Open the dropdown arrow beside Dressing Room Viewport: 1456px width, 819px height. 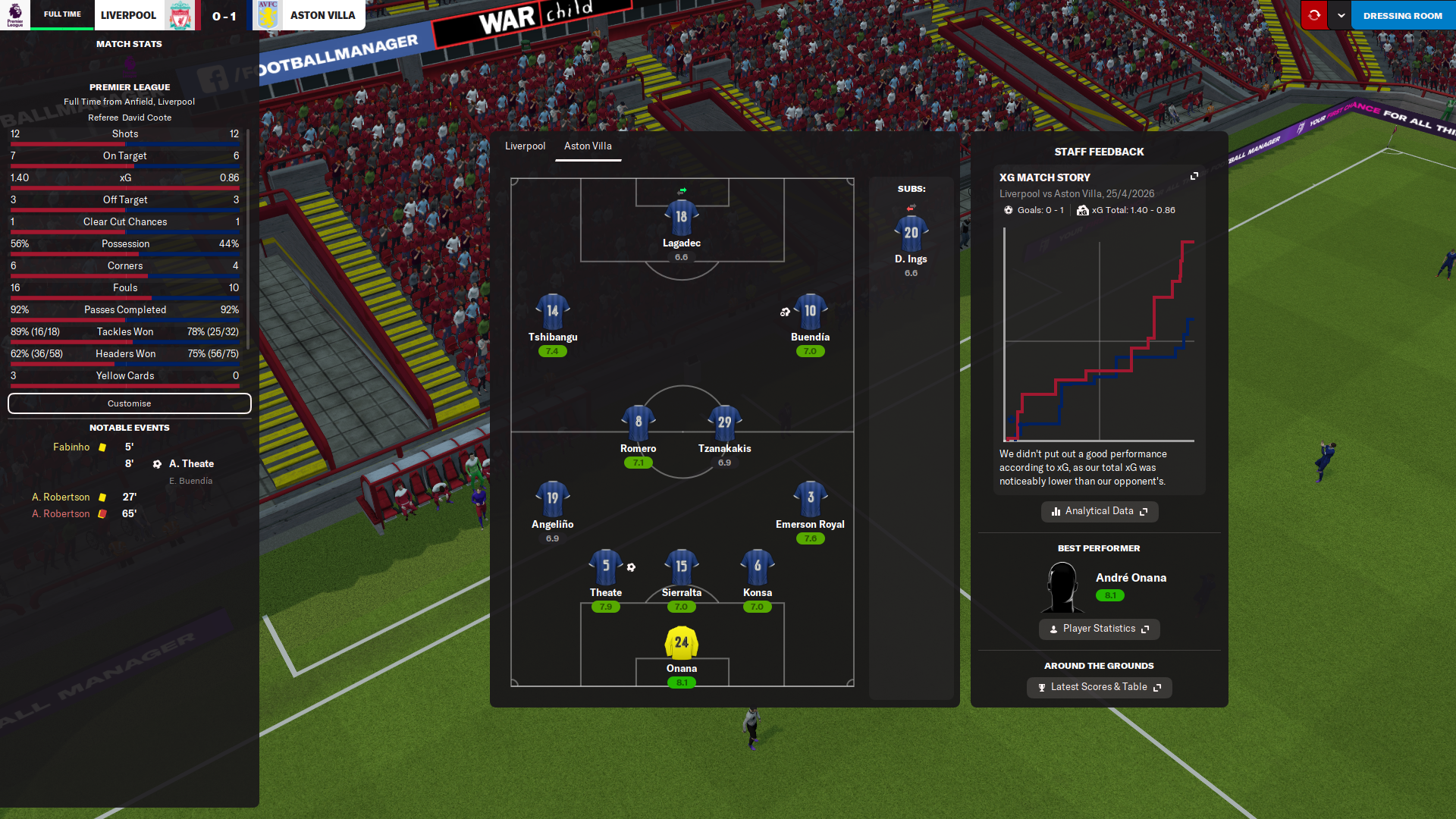point(1341,15)
